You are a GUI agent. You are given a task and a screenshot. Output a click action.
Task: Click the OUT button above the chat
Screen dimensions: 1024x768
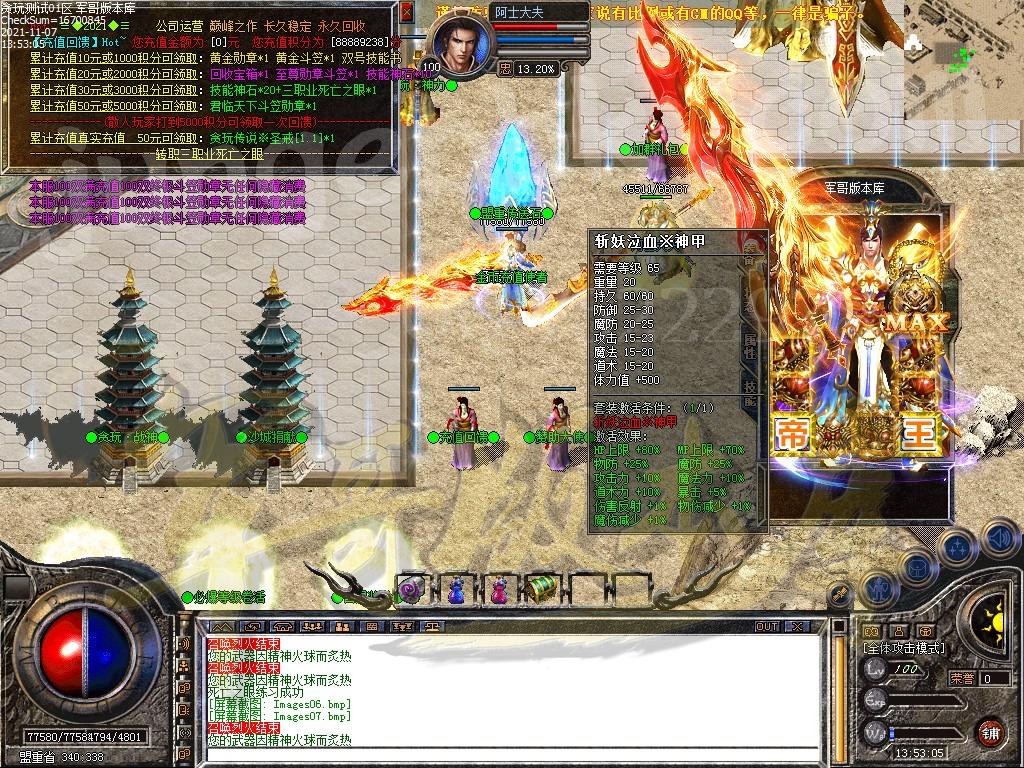(x=767, y=627)
